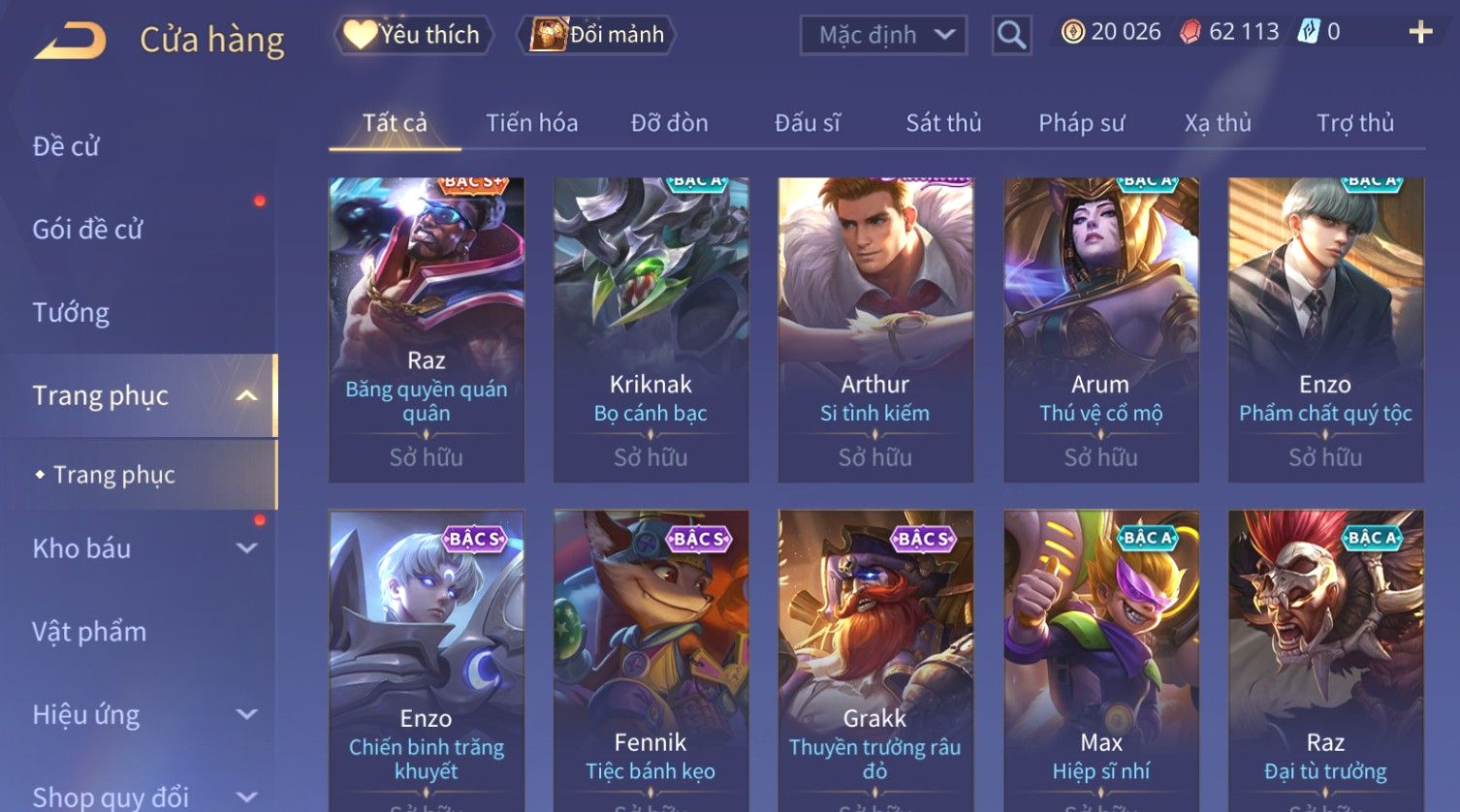Open the Max Hiệp sĩ nhí skin
The image size is (1460, 812).
click(x=1100, y=661)
